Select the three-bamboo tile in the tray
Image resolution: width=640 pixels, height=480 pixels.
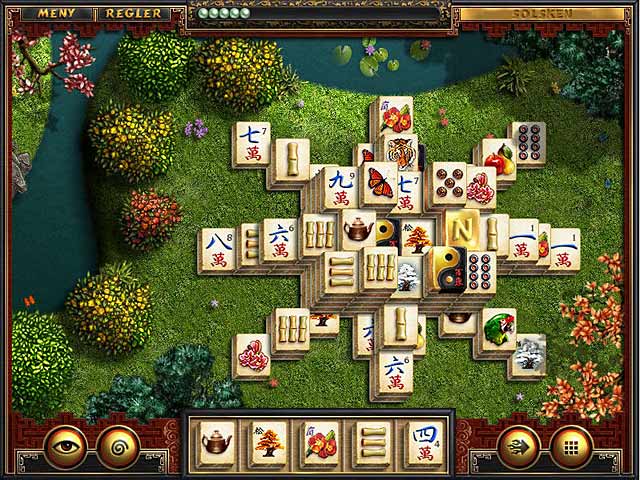pos(371,441)
